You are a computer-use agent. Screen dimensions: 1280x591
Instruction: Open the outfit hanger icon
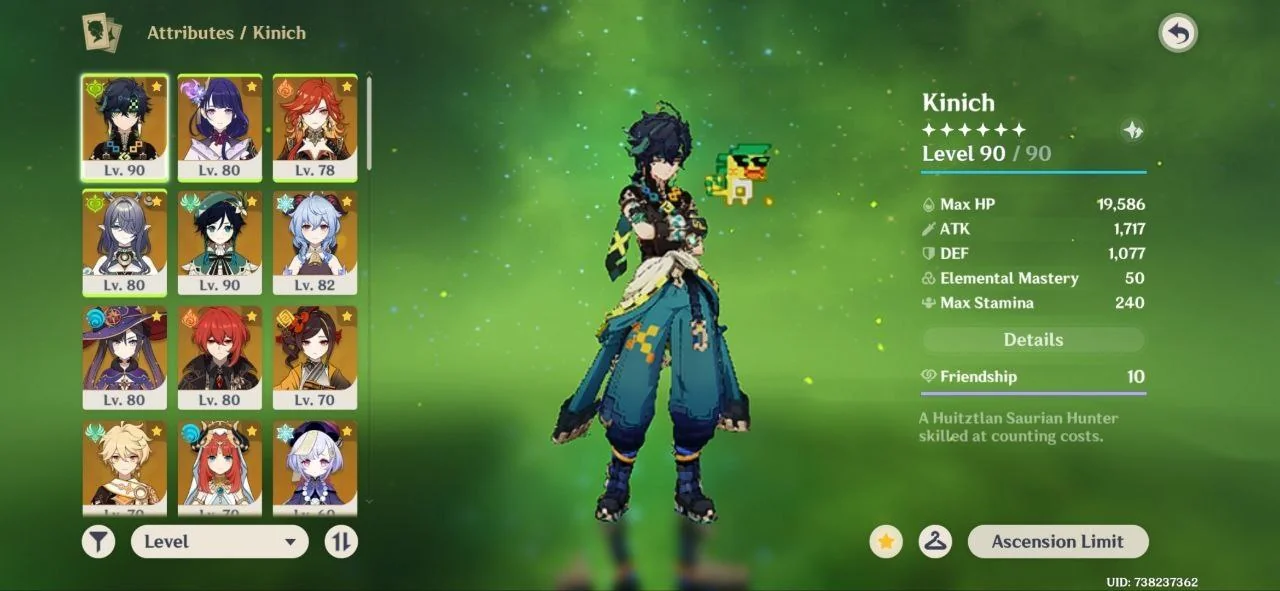point(935,542)
